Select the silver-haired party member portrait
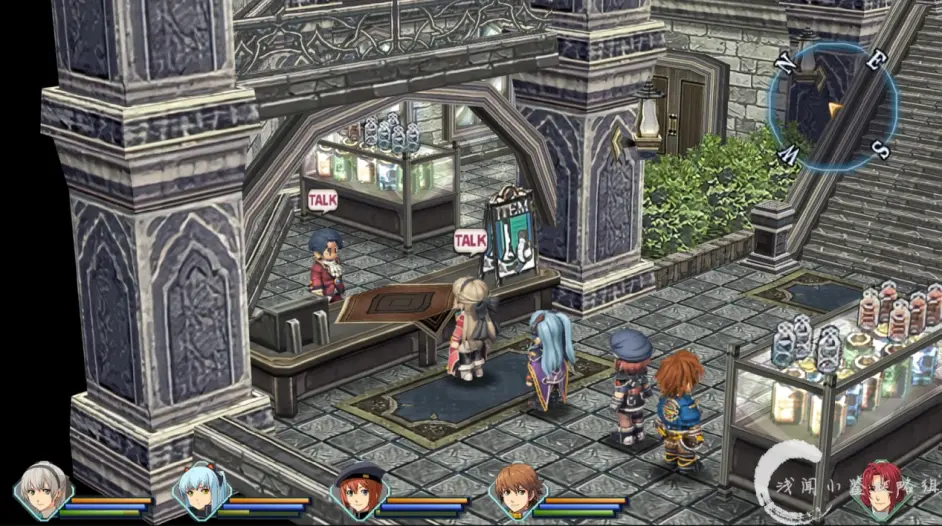 [x=44, y=489]
